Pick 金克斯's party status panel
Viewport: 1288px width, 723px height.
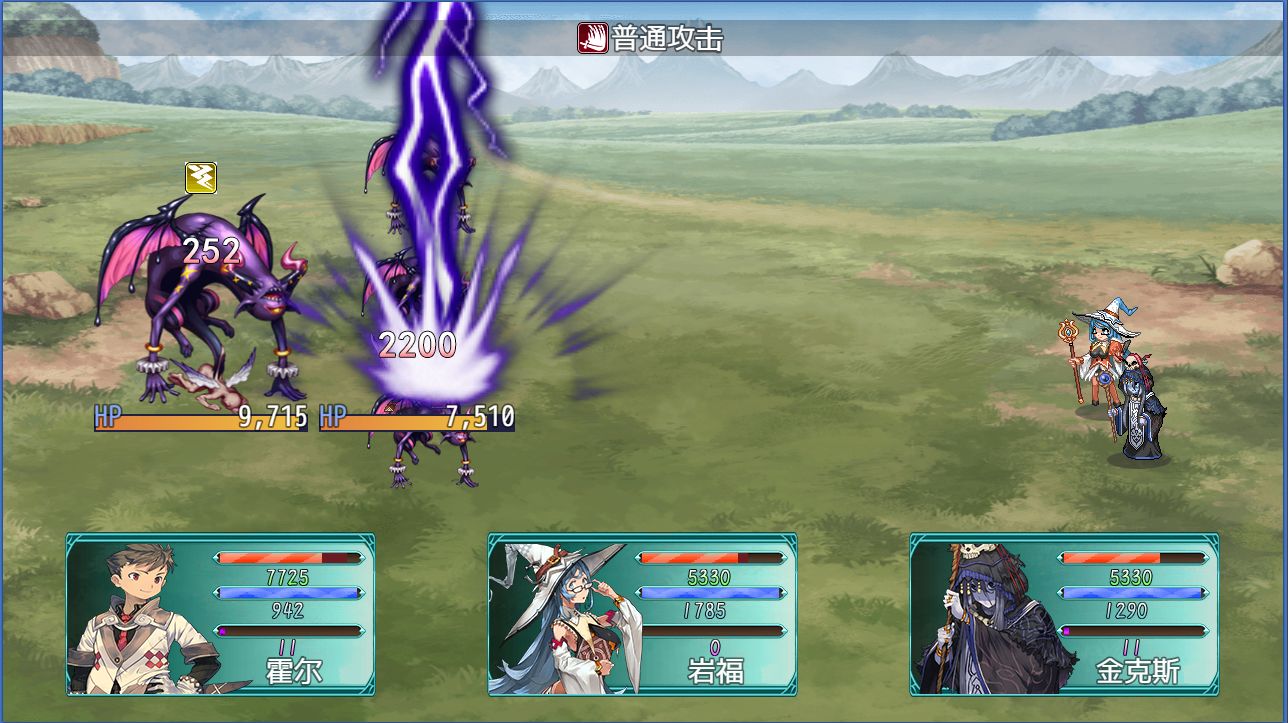coord(1064,614)
